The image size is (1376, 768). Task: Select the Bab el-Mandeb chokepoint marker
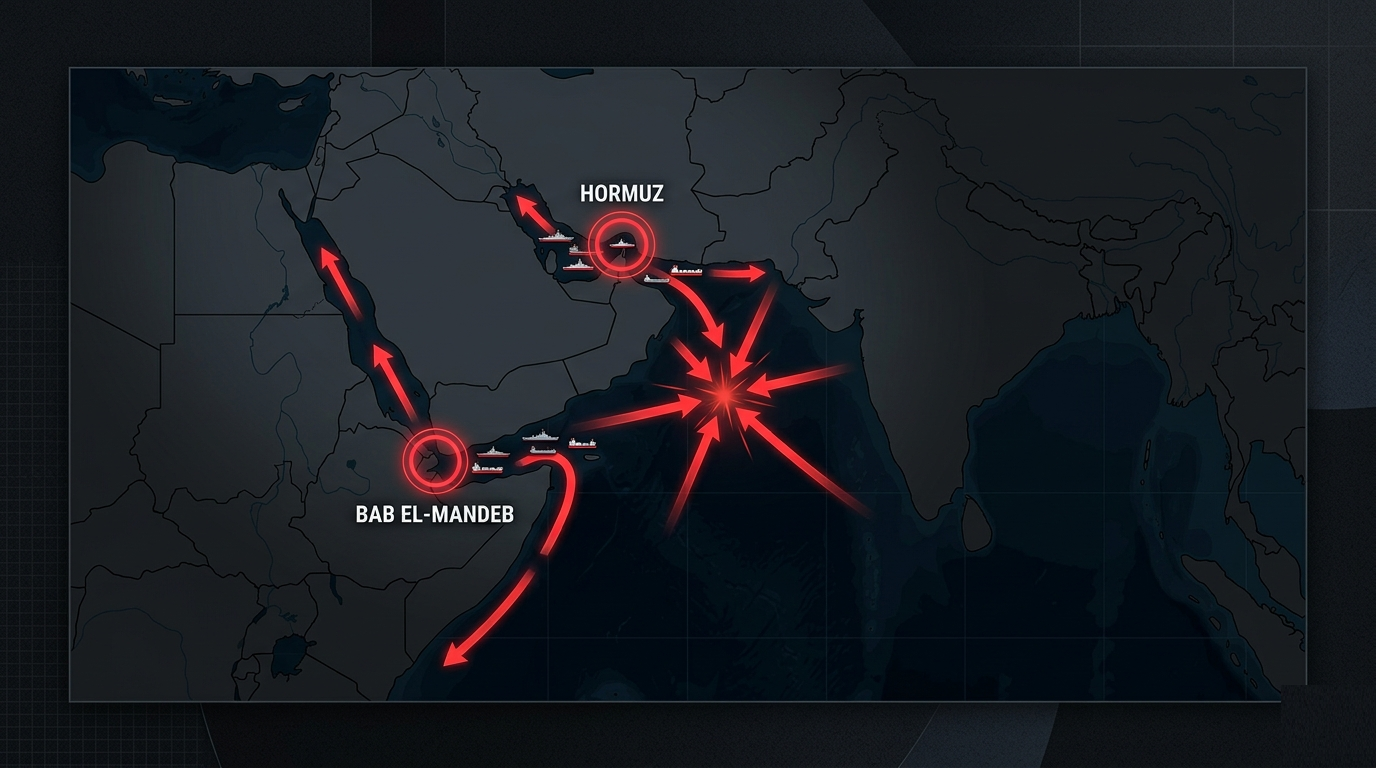(436, 460)
